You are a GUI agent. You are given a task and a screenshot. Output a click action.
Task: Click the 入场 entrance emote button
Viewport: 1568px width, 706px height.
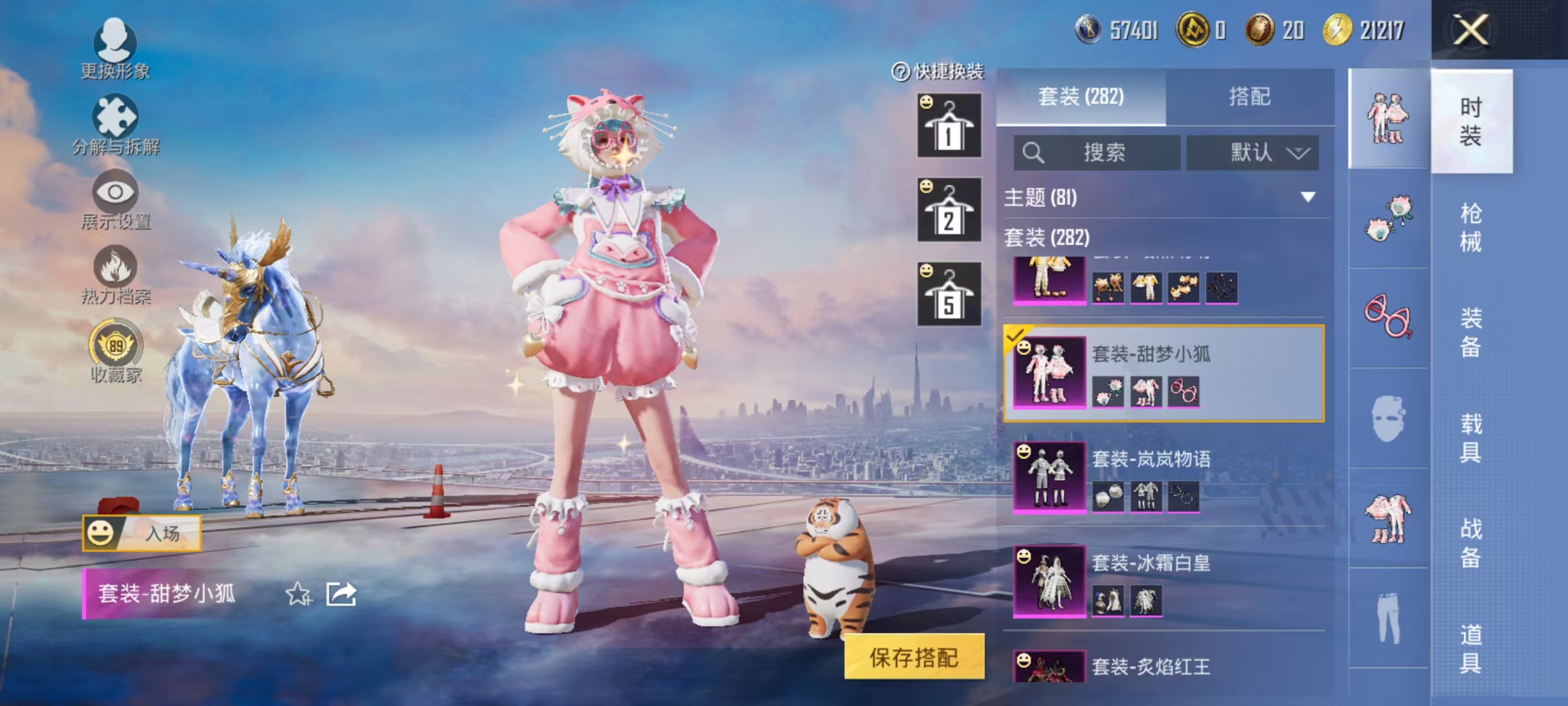point(142,533)
